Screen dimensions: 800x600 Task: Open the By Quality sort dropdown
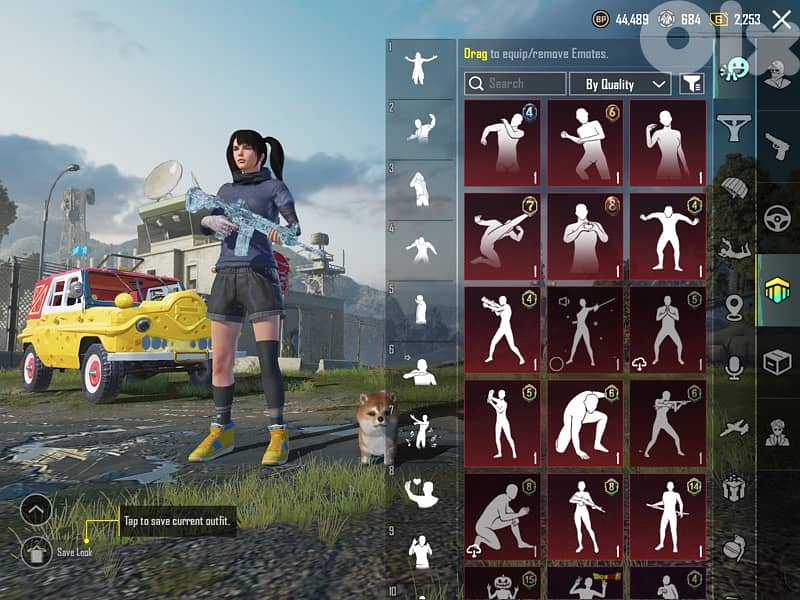[626, 84]
